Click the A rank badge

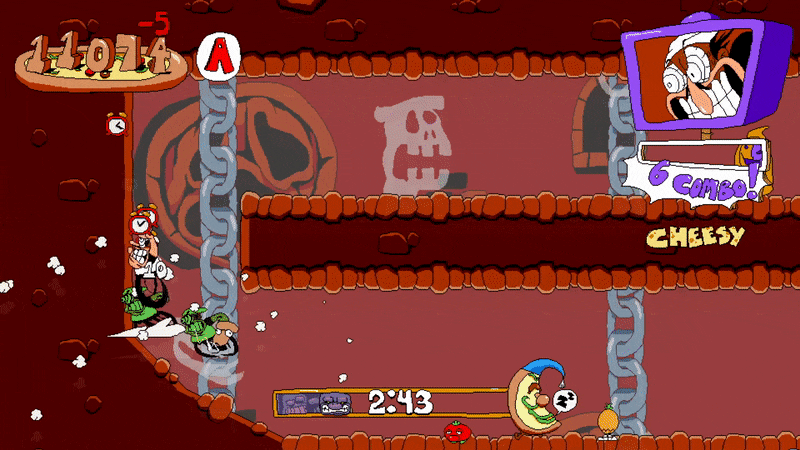click(x=218, y=56)
